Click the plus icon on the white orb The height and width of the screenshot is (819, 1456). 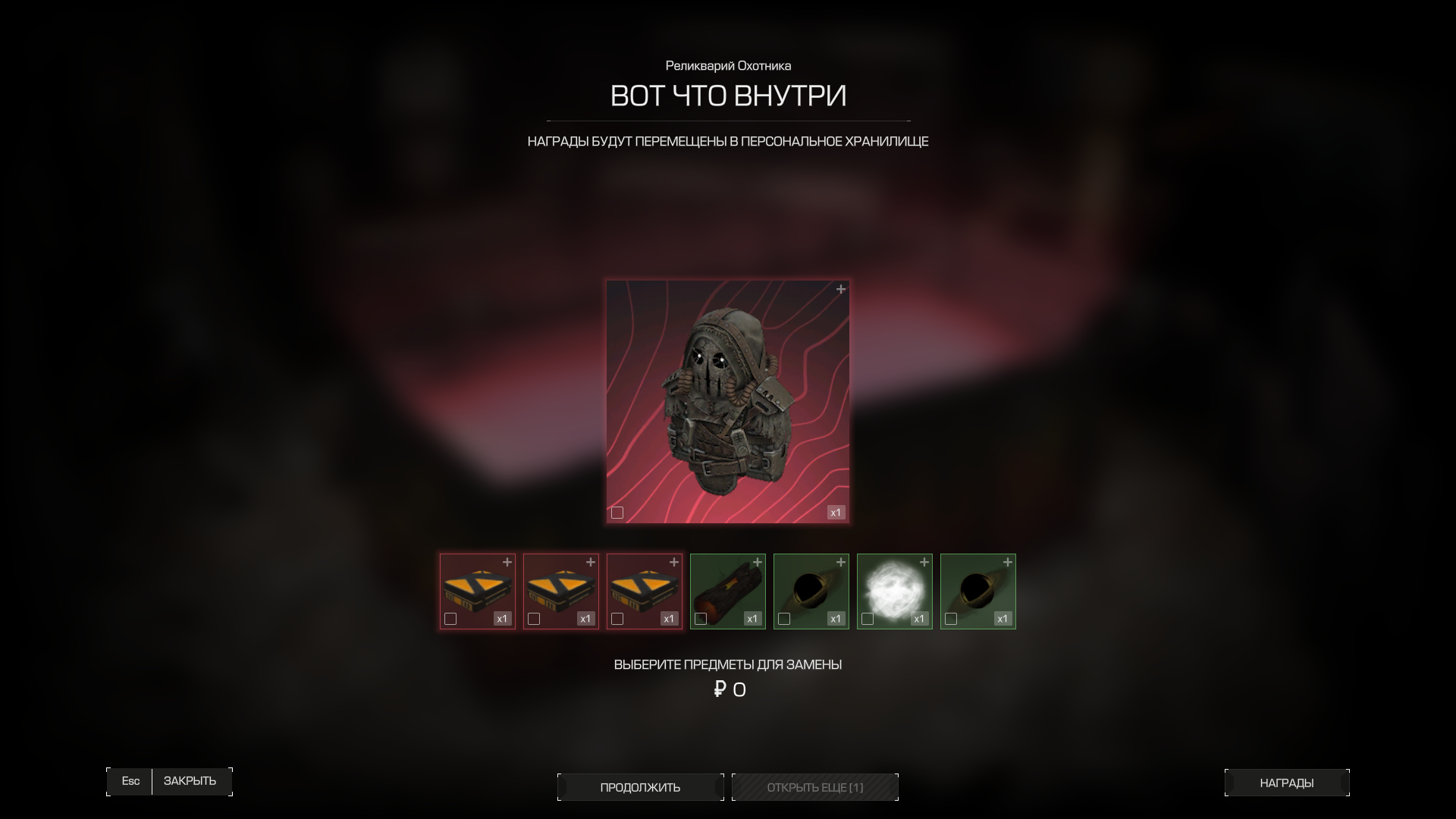[924, 563]
